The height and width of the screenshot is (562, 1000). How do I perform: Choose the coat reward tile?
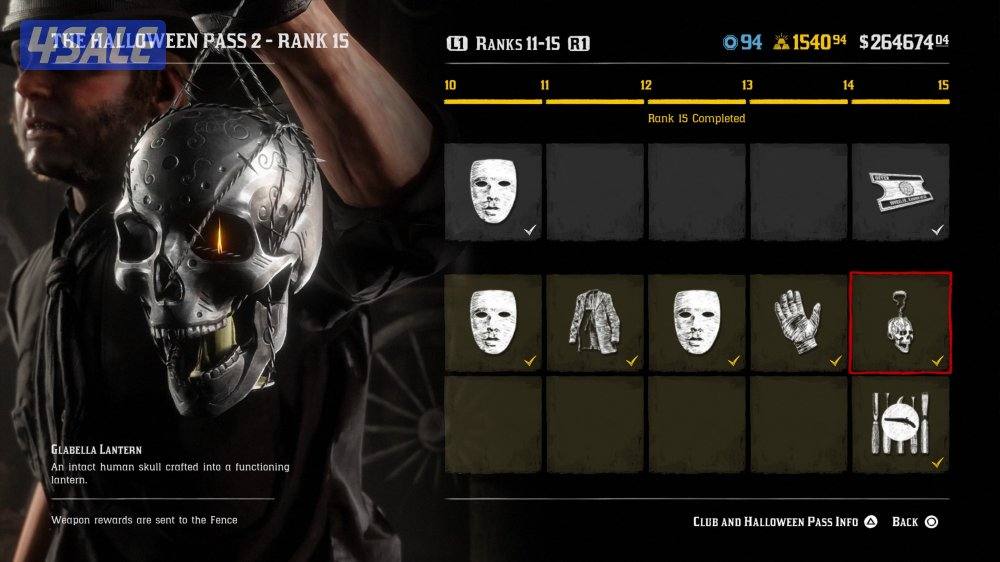click(595, 323)
